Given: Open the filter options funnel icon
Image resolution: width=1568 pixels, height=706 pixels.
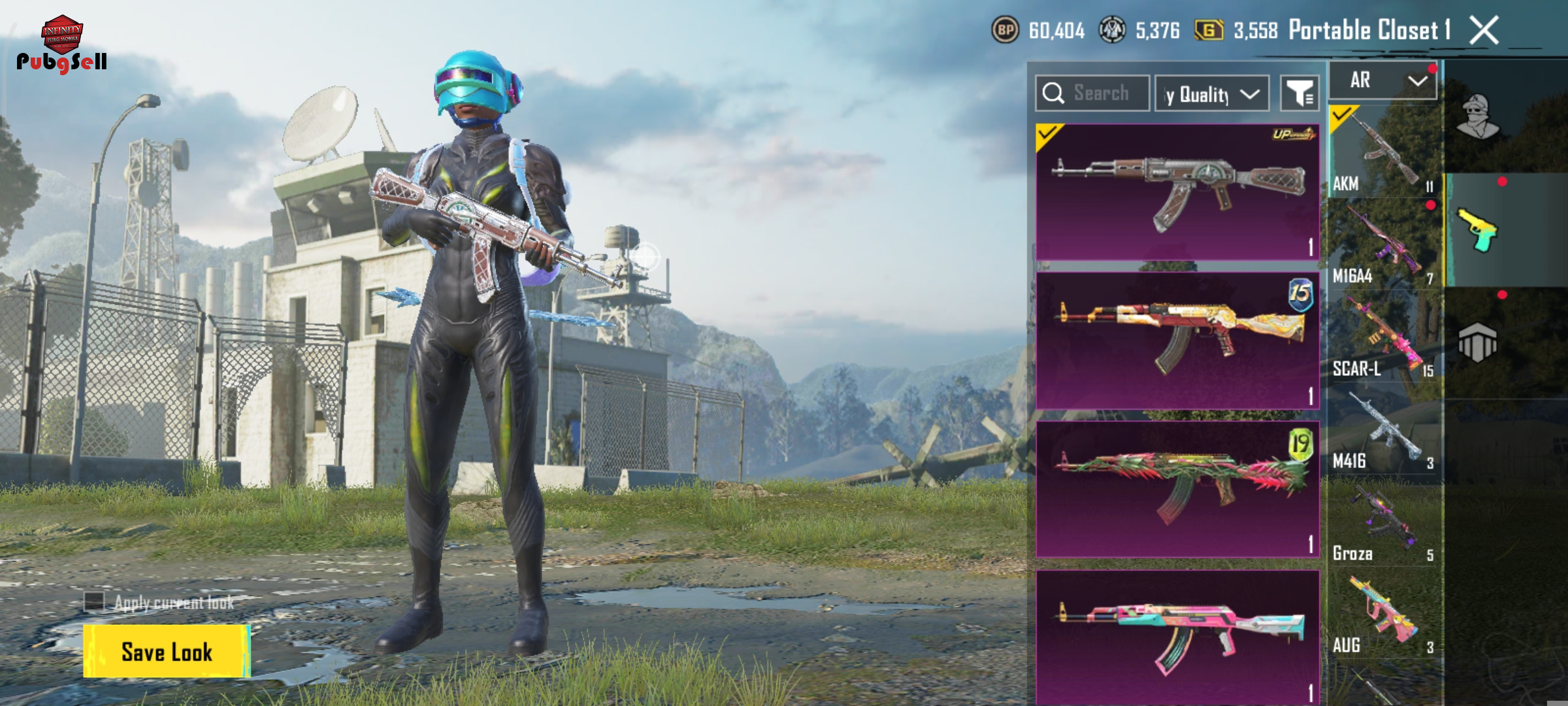Looking at the screenshot, I should [x=1299, y=94].
